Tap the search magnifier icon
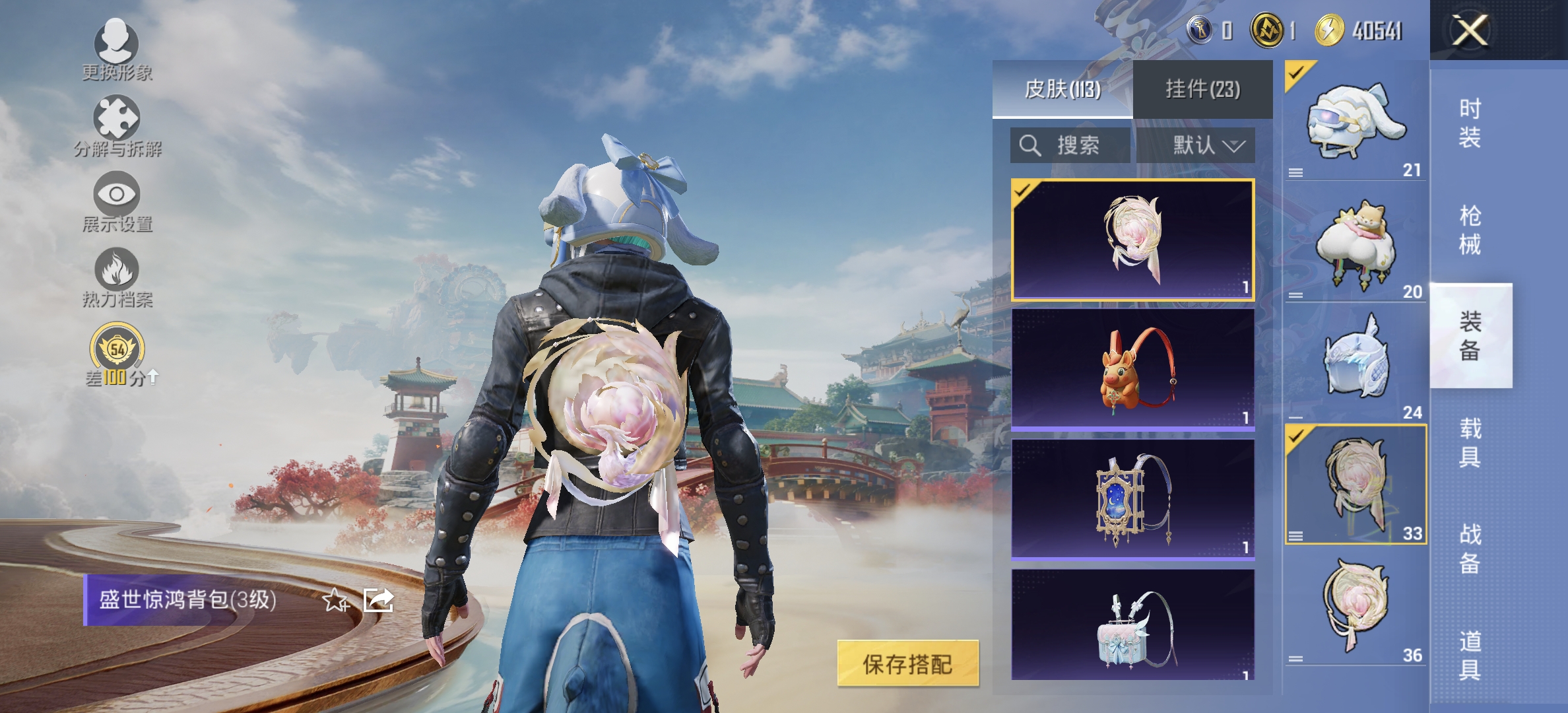The image size is (1568, 713). [1029, 147]
